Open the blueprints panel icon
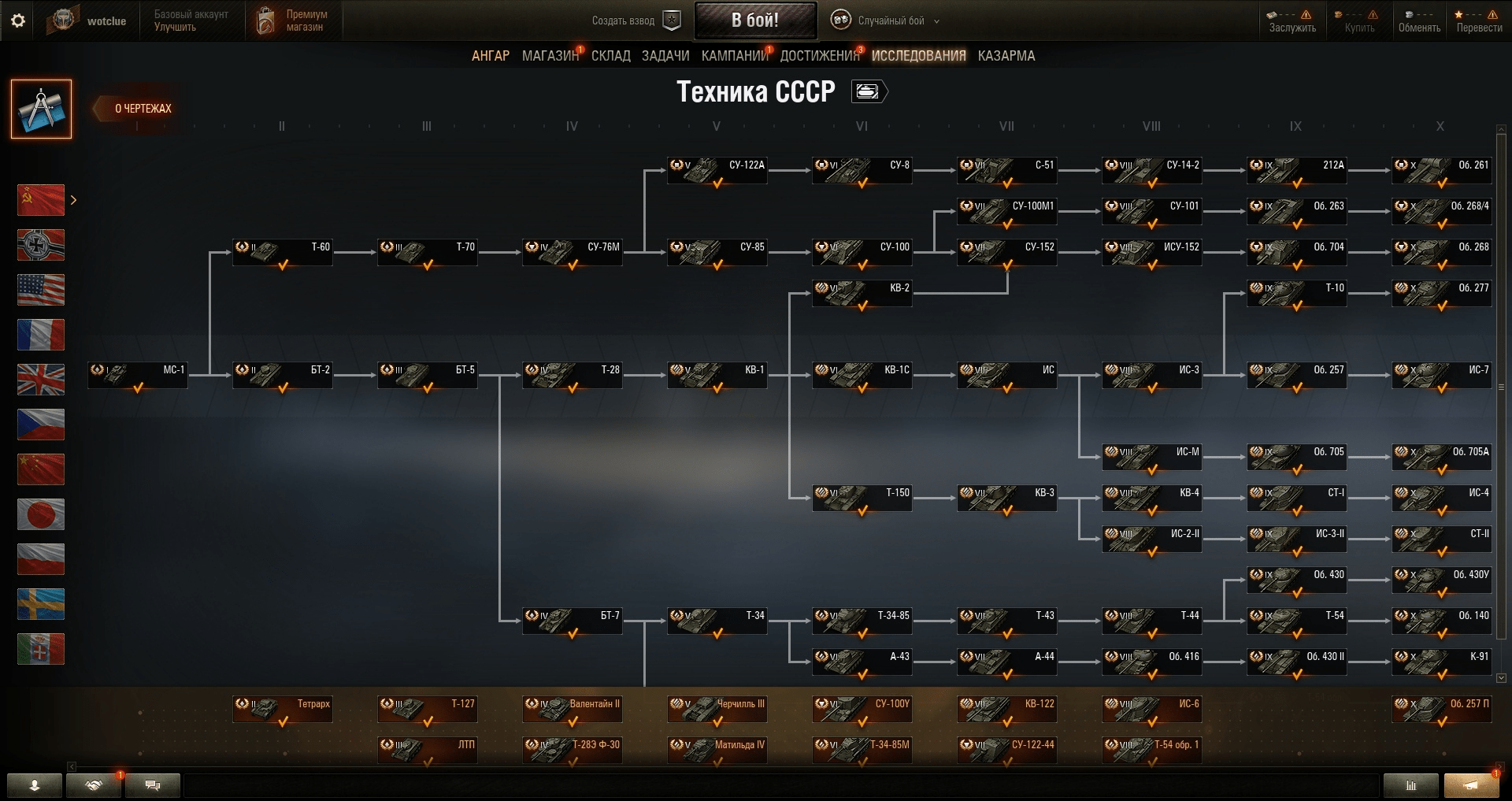The height and width of the screenshot is (801, 1512). click(x=41, y=109)
